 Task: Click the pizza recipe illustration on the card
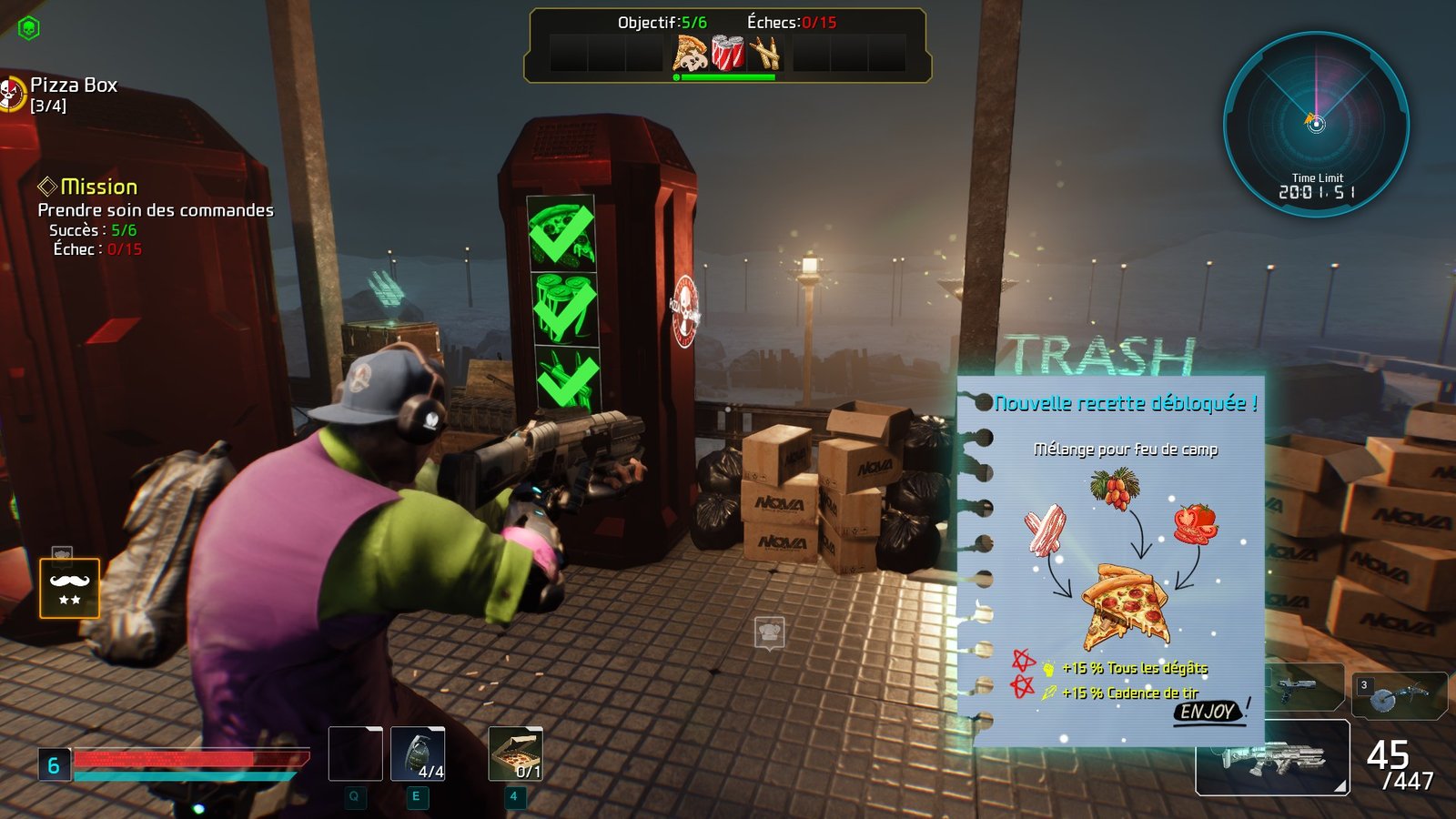[1125, 605]
